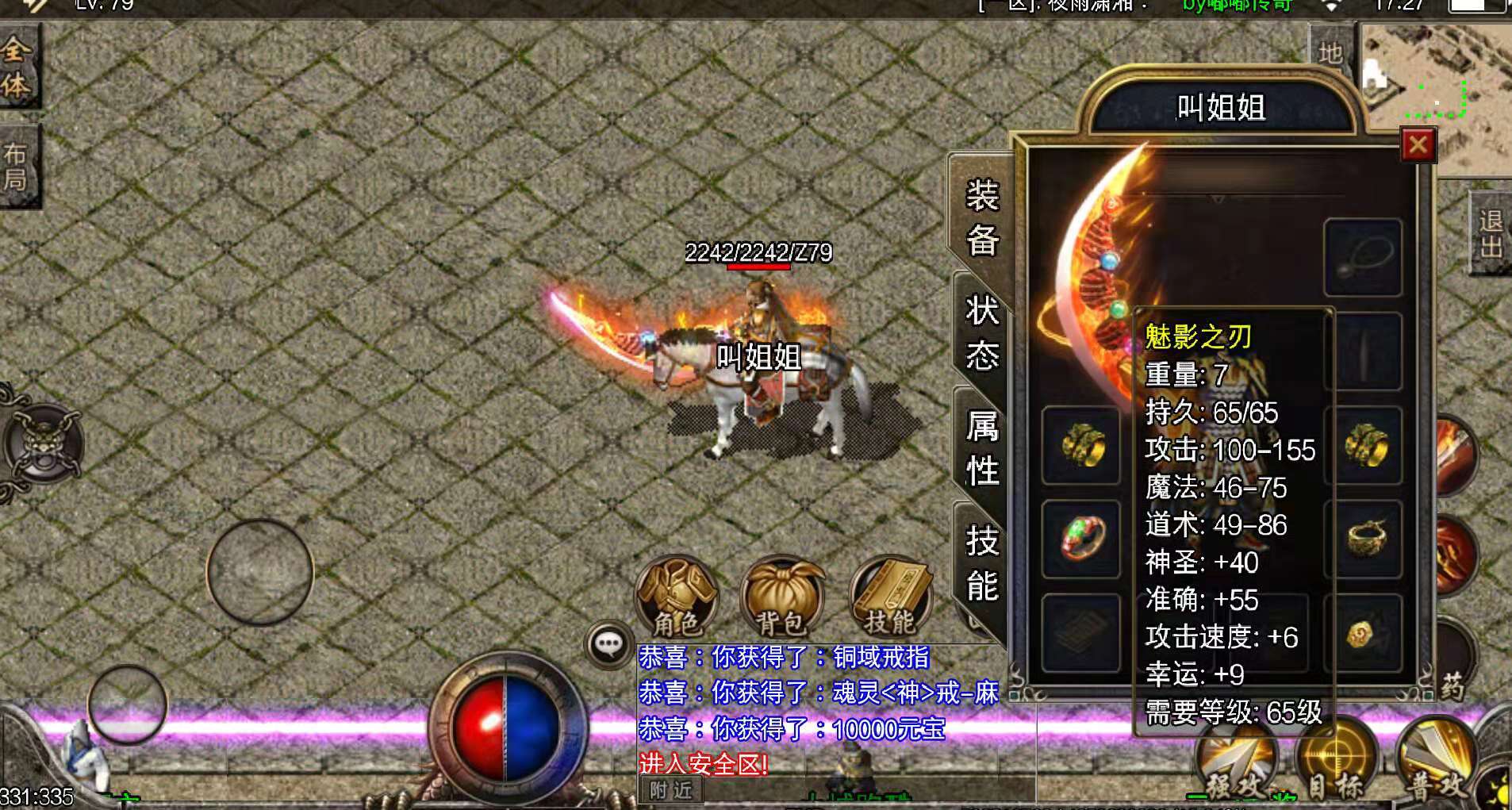The image size is (1512, 810).
Task: Tap the 退出 exit button
Action: 1490,233
